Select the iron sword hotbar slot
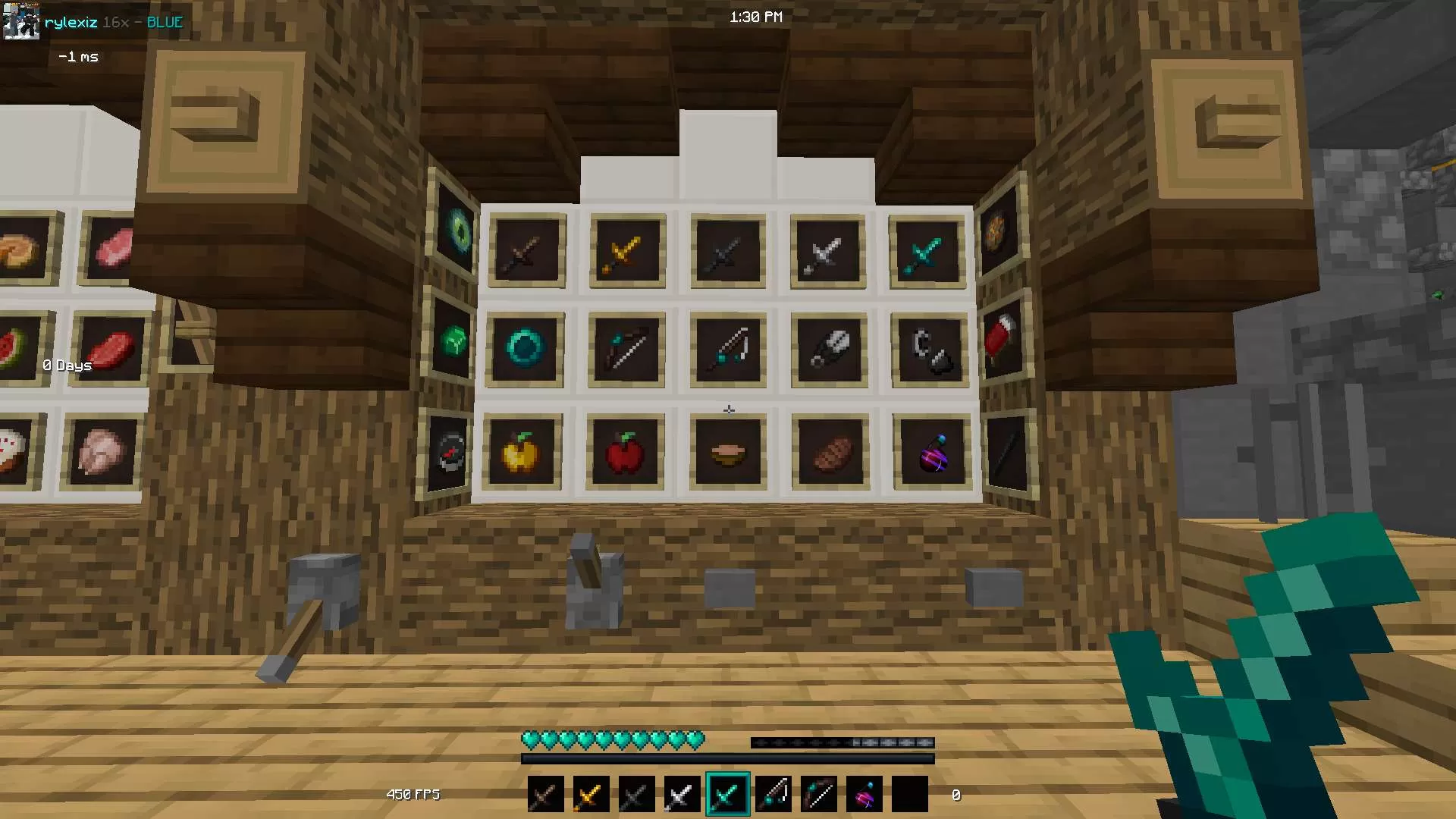 coord(682,793)
